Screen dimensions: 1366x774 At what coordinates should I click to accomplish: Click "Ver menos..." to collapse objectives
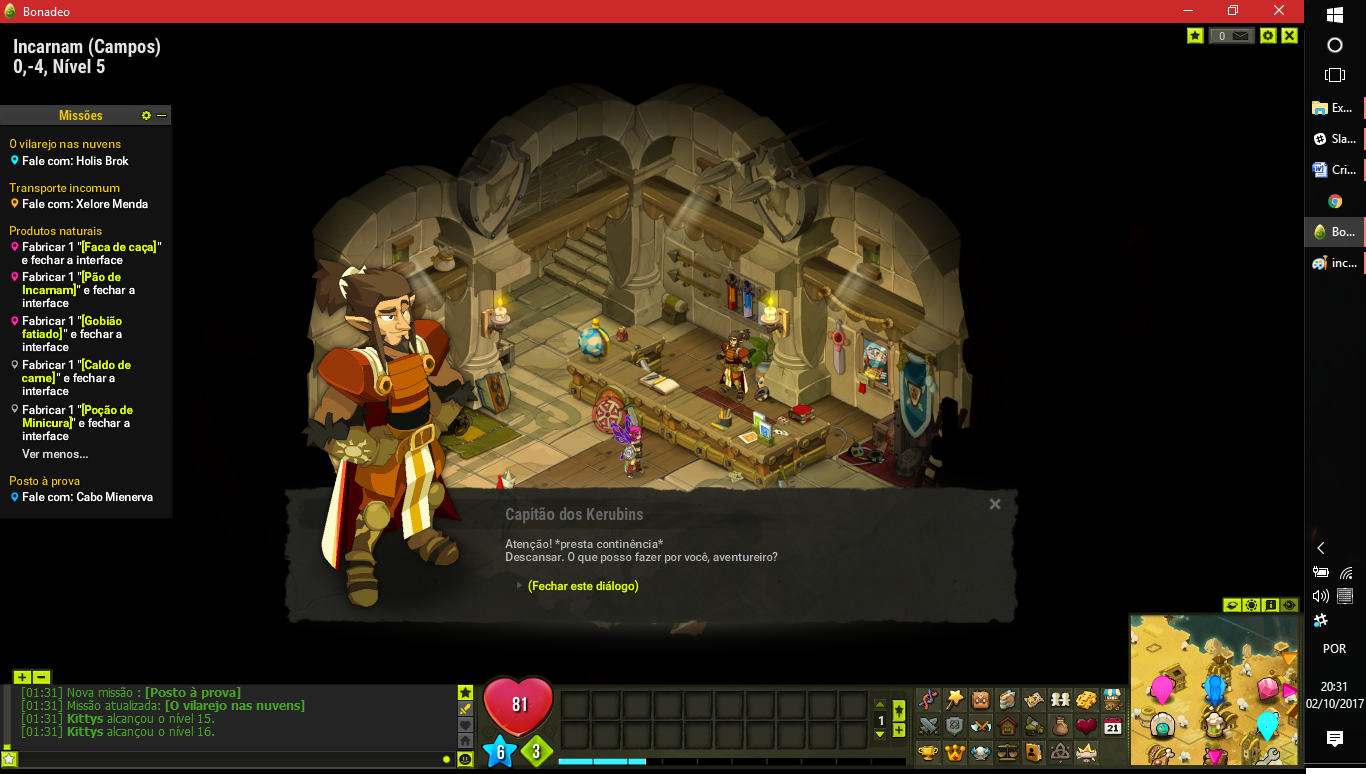55,454
